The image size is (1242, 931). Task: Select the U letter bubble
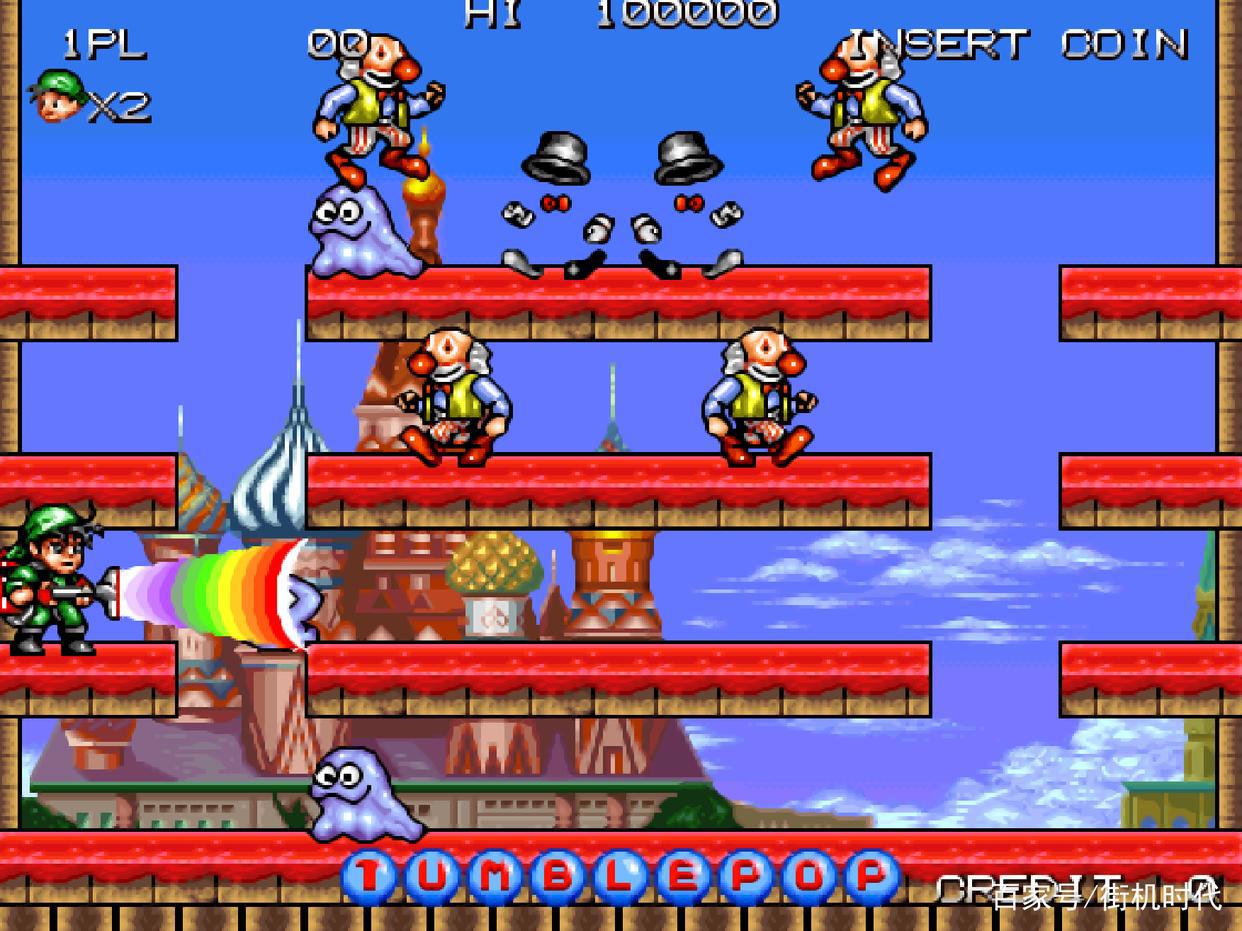tap(432, 877)
